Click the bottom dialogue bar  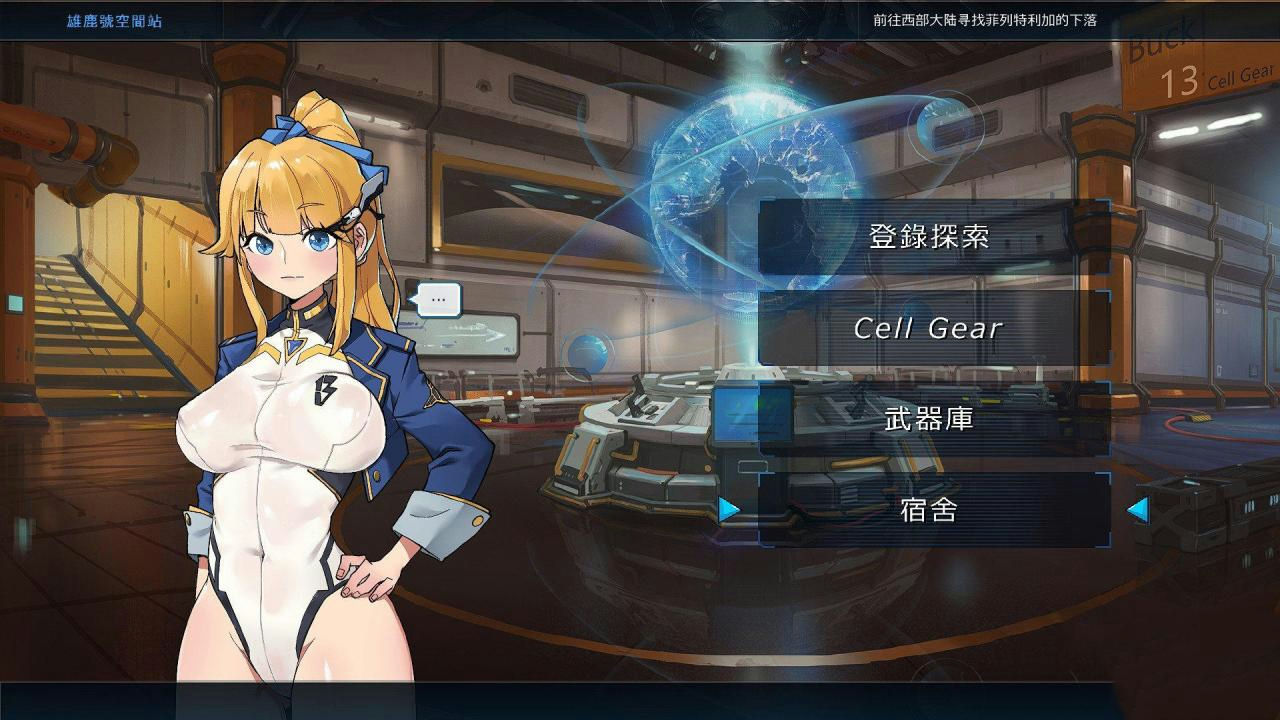pyautogui.click(x=640, y=705)
